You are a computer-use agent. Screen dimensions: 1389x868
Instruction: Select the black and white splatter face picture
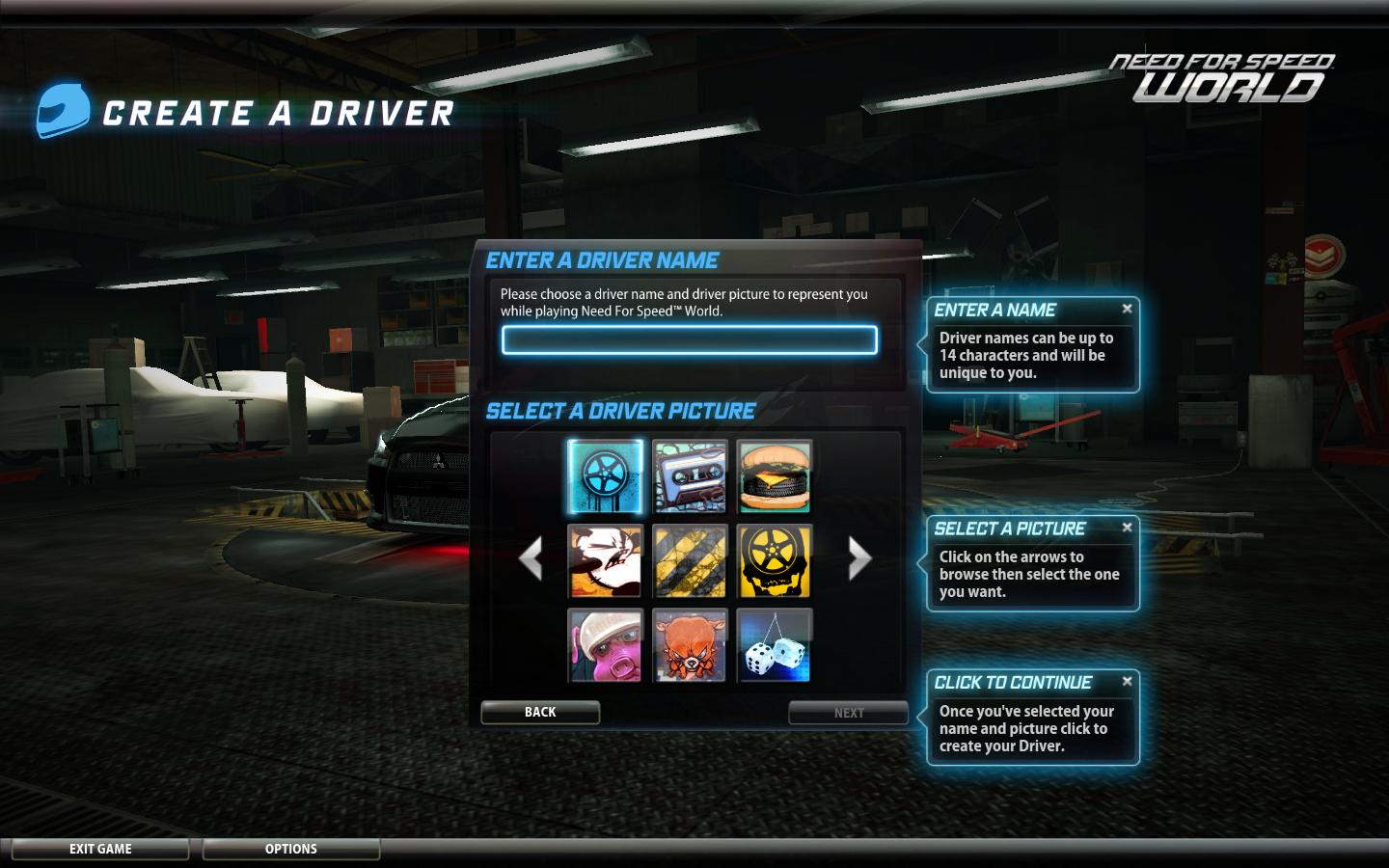point(605,560)
